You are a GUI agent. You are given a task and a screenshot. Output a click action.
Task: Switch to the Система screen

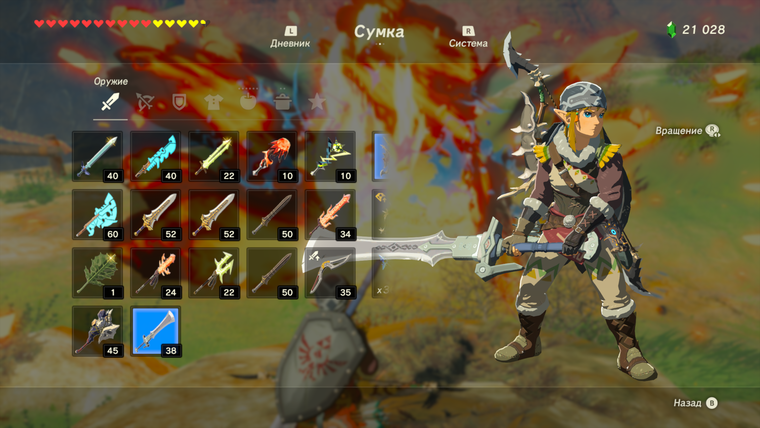(468, 38)
